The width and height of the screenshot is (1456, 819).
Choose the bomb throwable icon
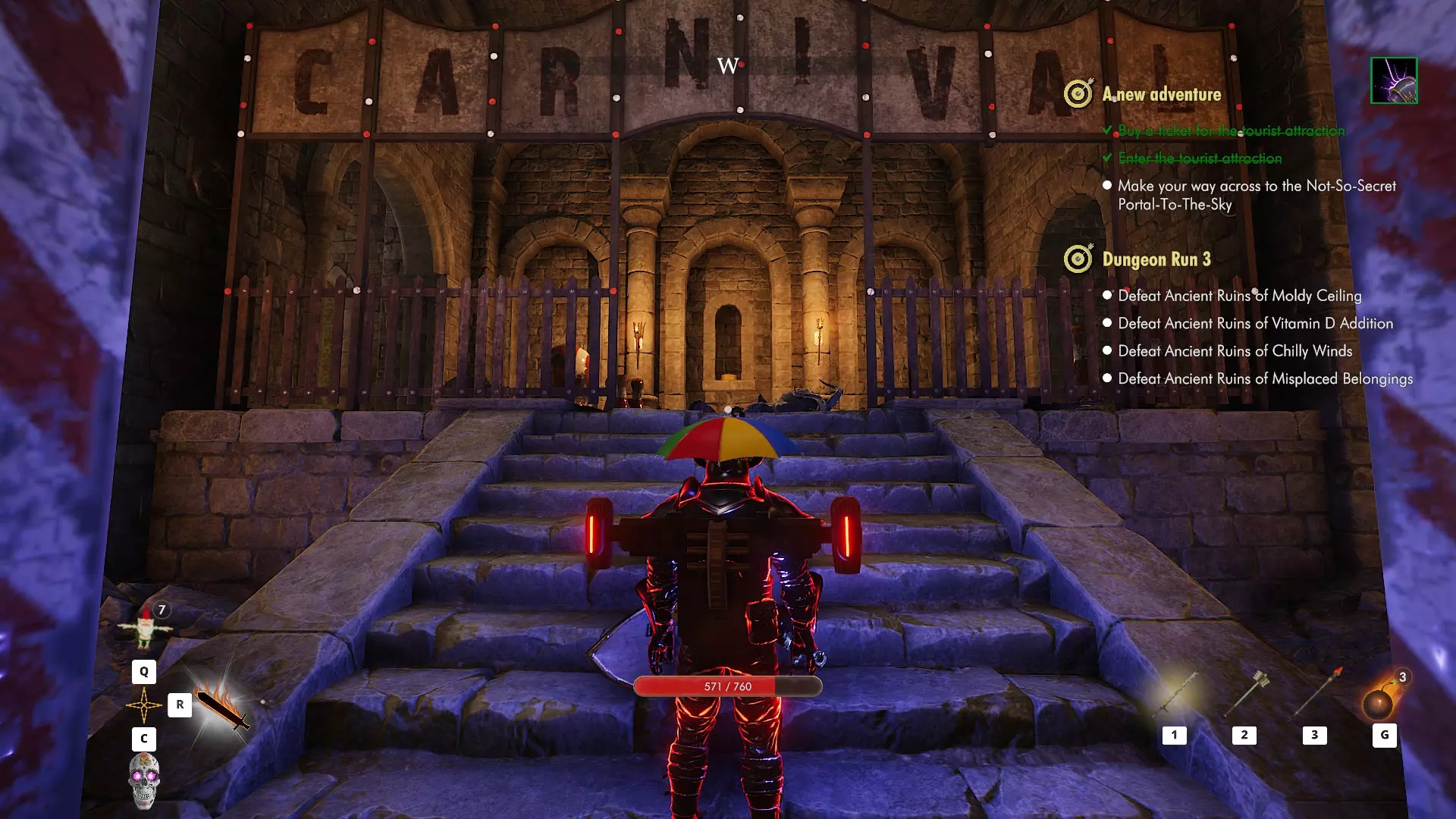point(1378,703)
